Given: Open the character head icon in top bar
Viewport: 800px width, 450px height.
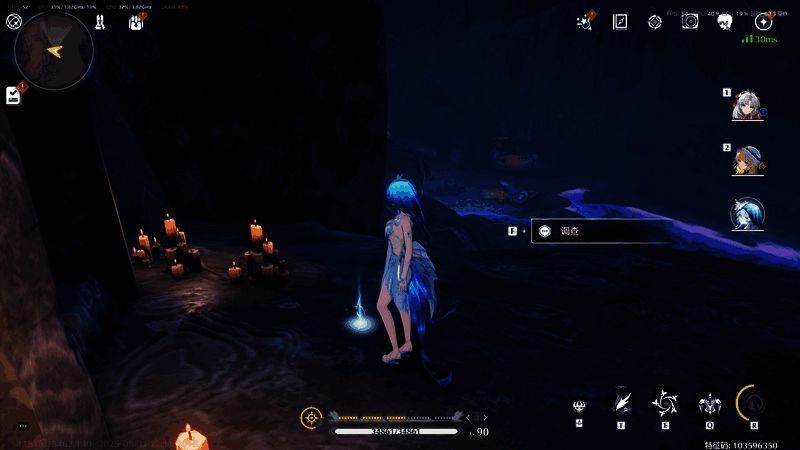Looking at the screenshot, I should [x=725, y=22].
